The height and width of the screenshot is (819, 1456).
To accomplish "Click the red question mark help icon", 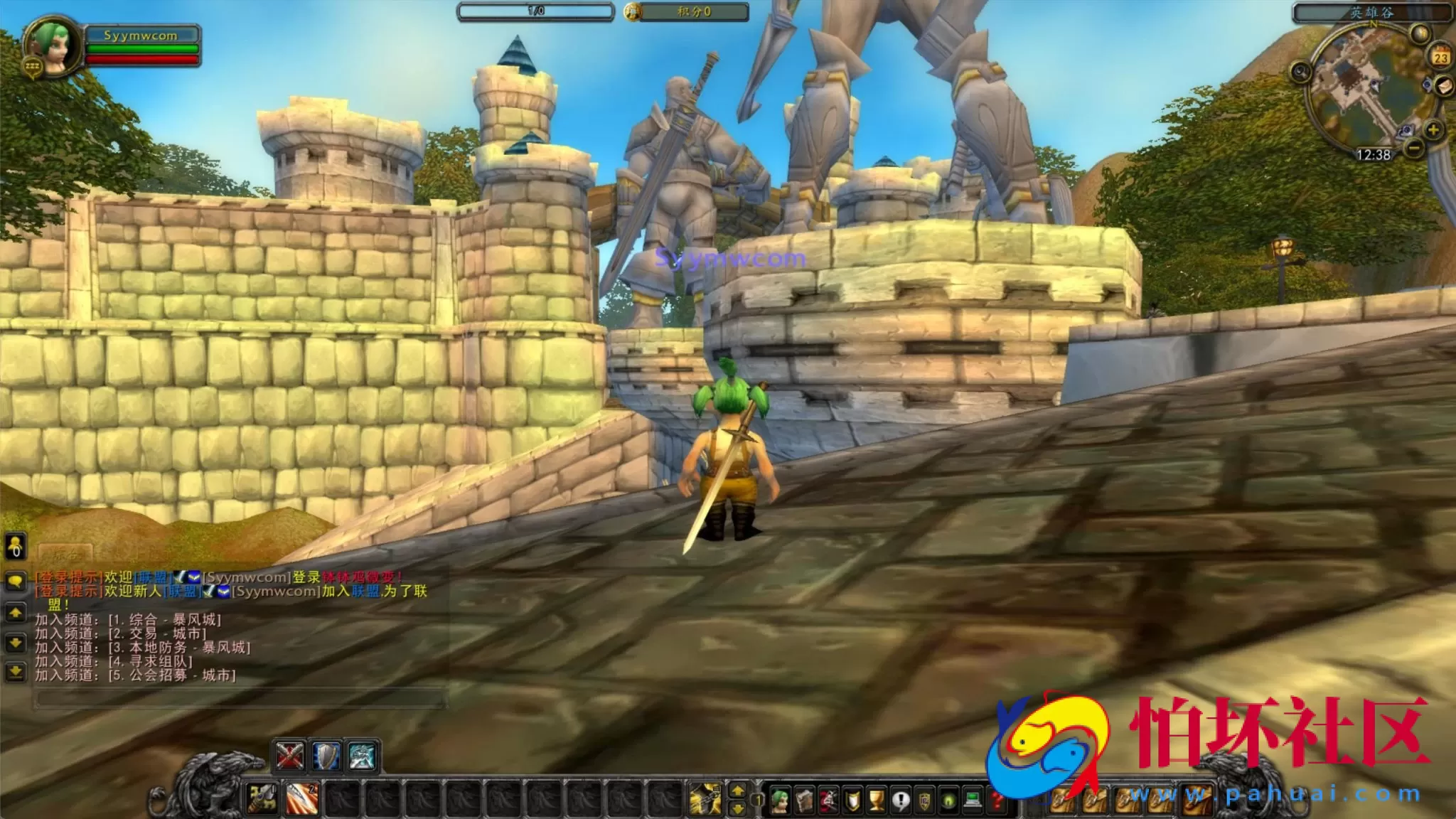I will click(x=996, y=801).
